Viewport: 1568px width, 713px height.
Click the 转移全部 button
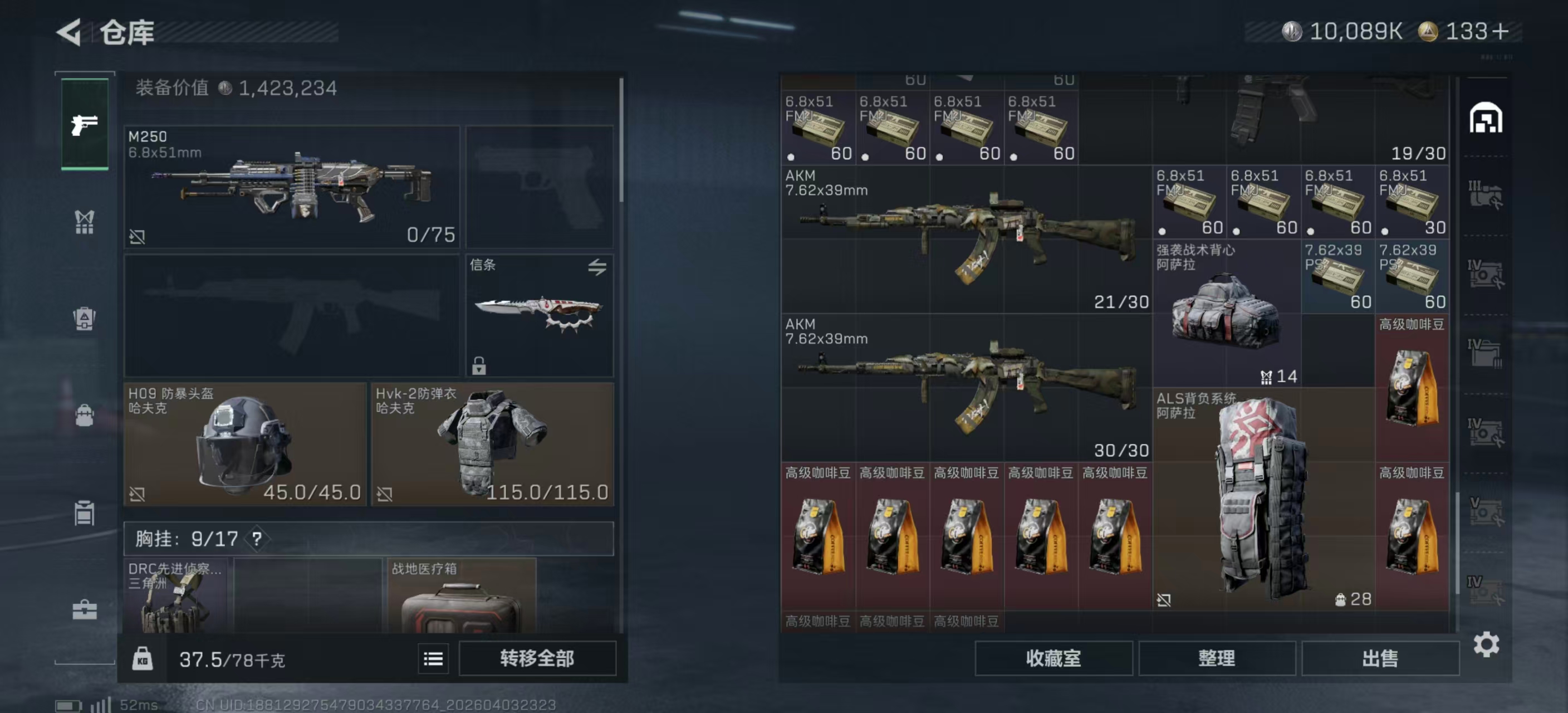click(x=537, y=658)
